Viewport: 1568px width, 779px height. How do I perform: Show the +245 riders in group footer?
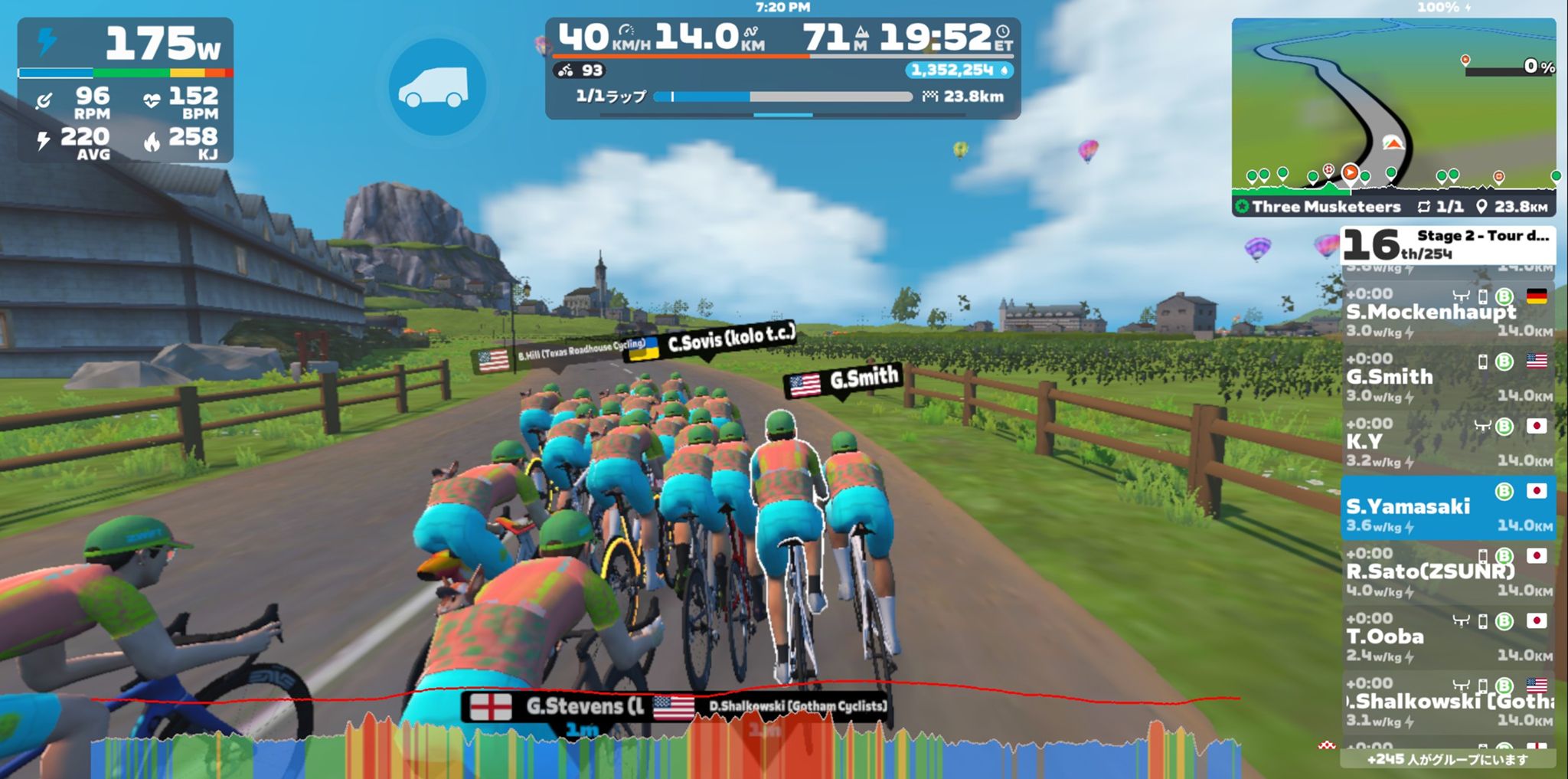(1447, 759)
